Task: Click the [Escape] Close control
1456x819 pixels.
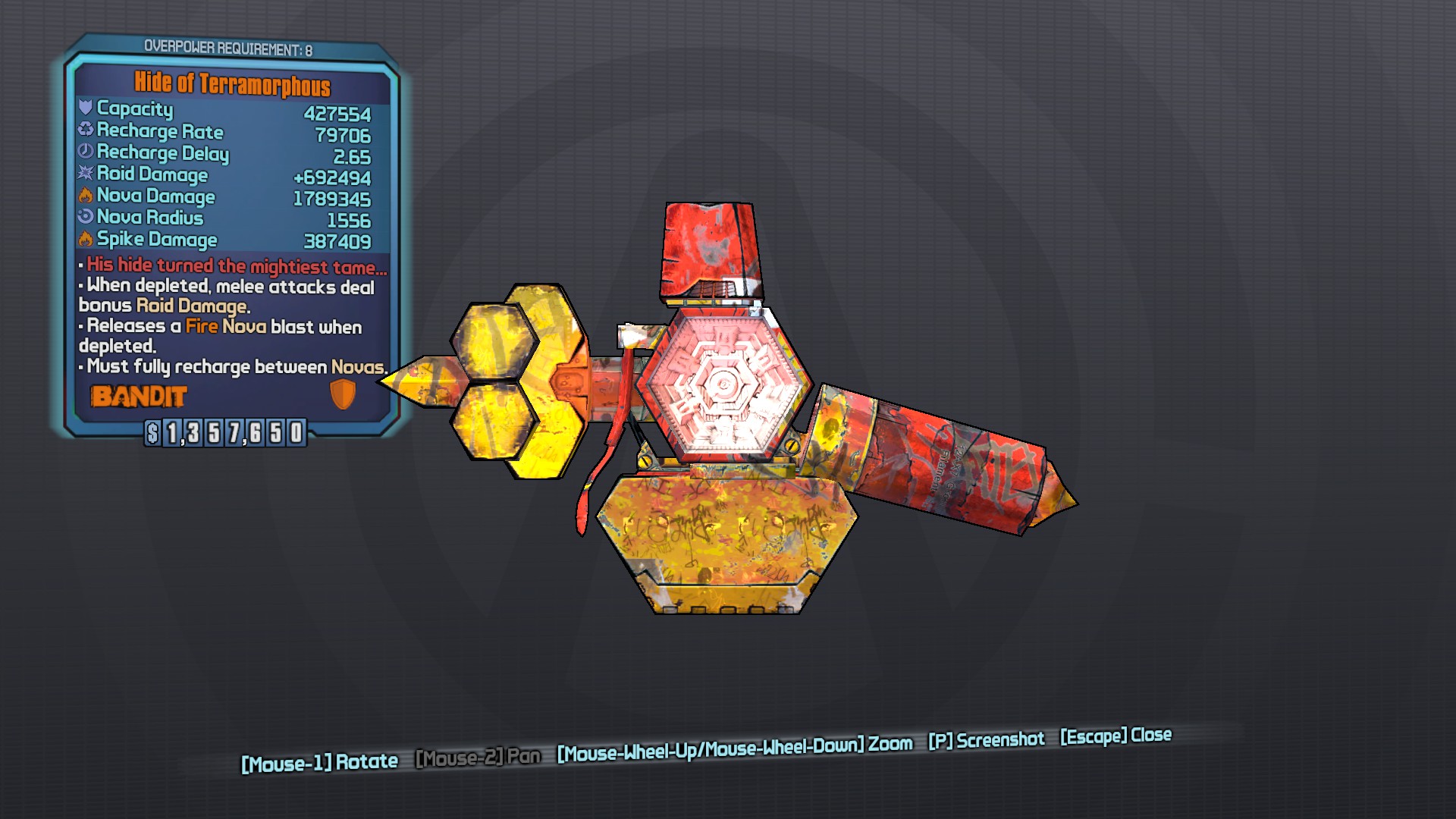Action: point(1115,734)
